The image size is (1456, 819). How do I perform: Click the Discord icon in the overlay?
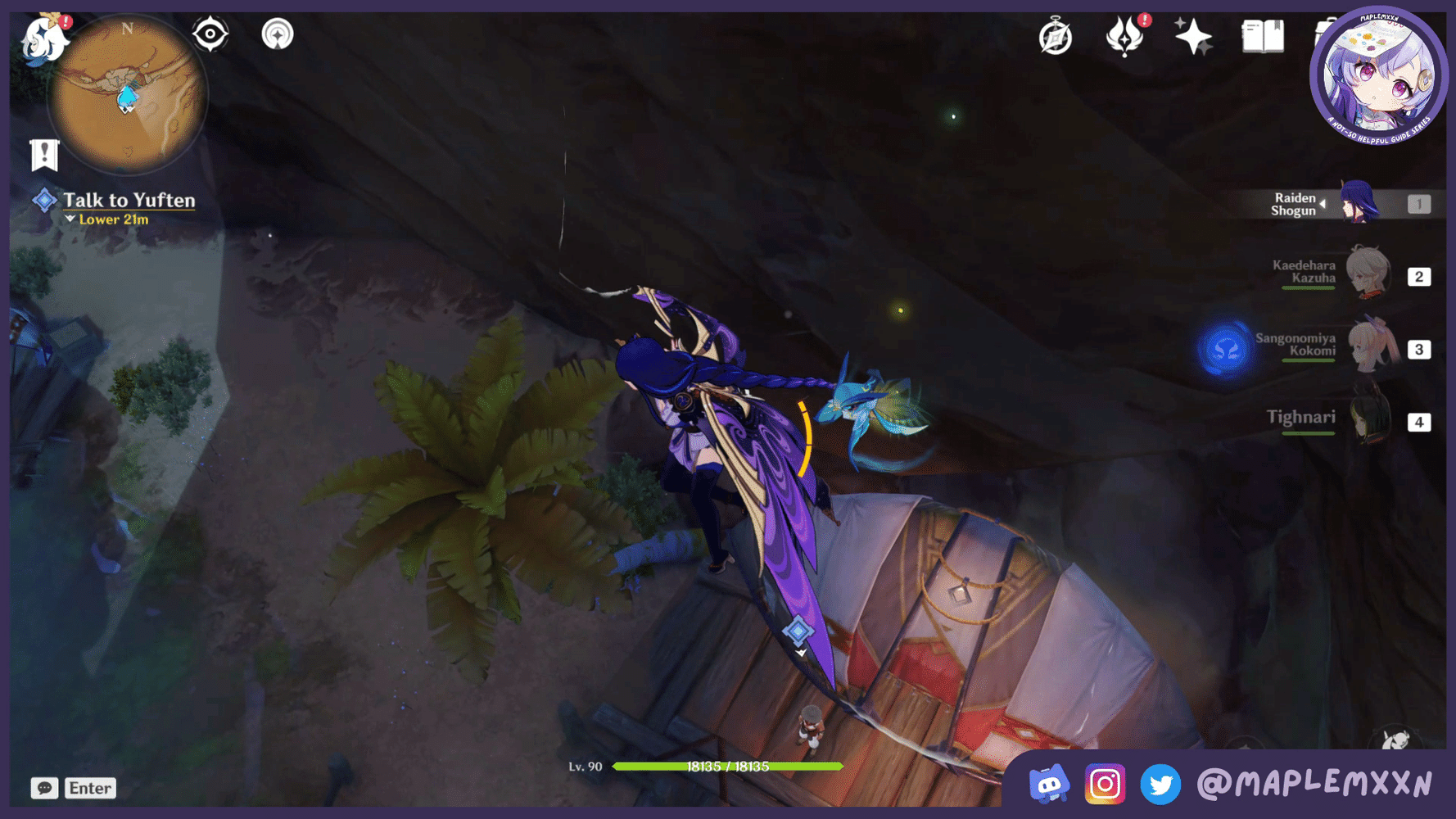1049,784
